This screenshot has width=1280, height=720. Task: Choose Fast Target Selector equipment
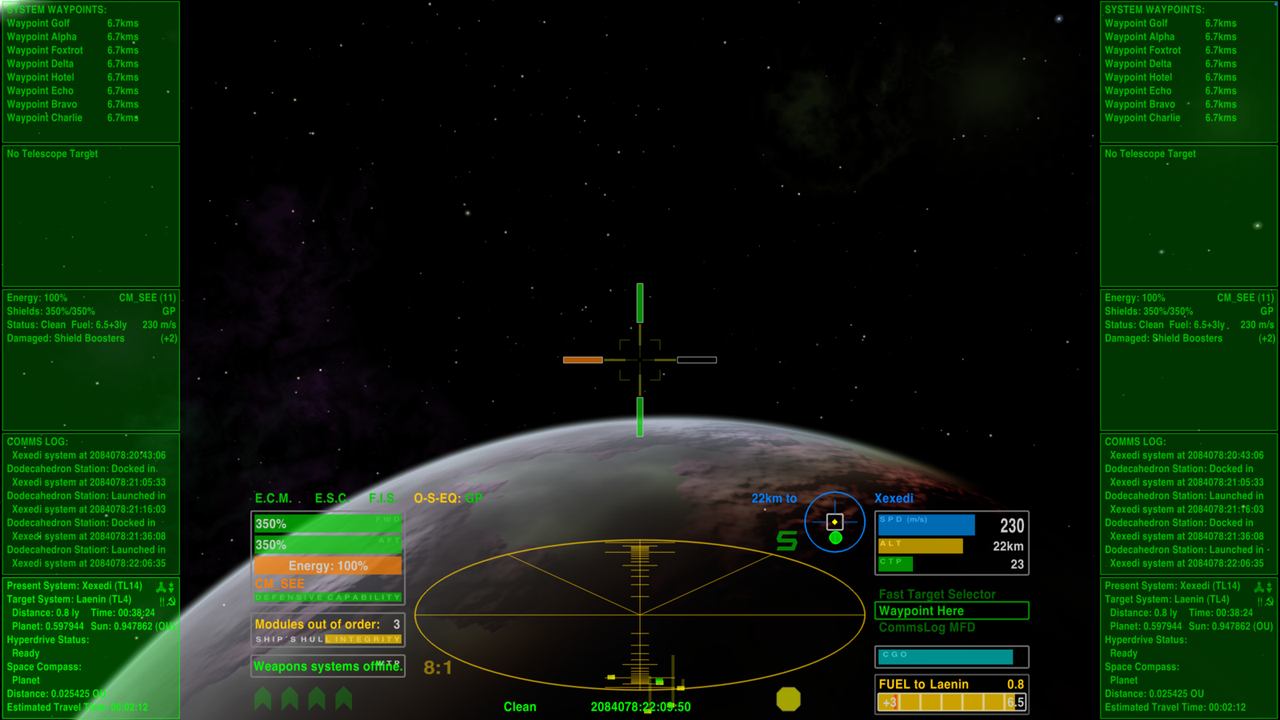coord(937,594)
